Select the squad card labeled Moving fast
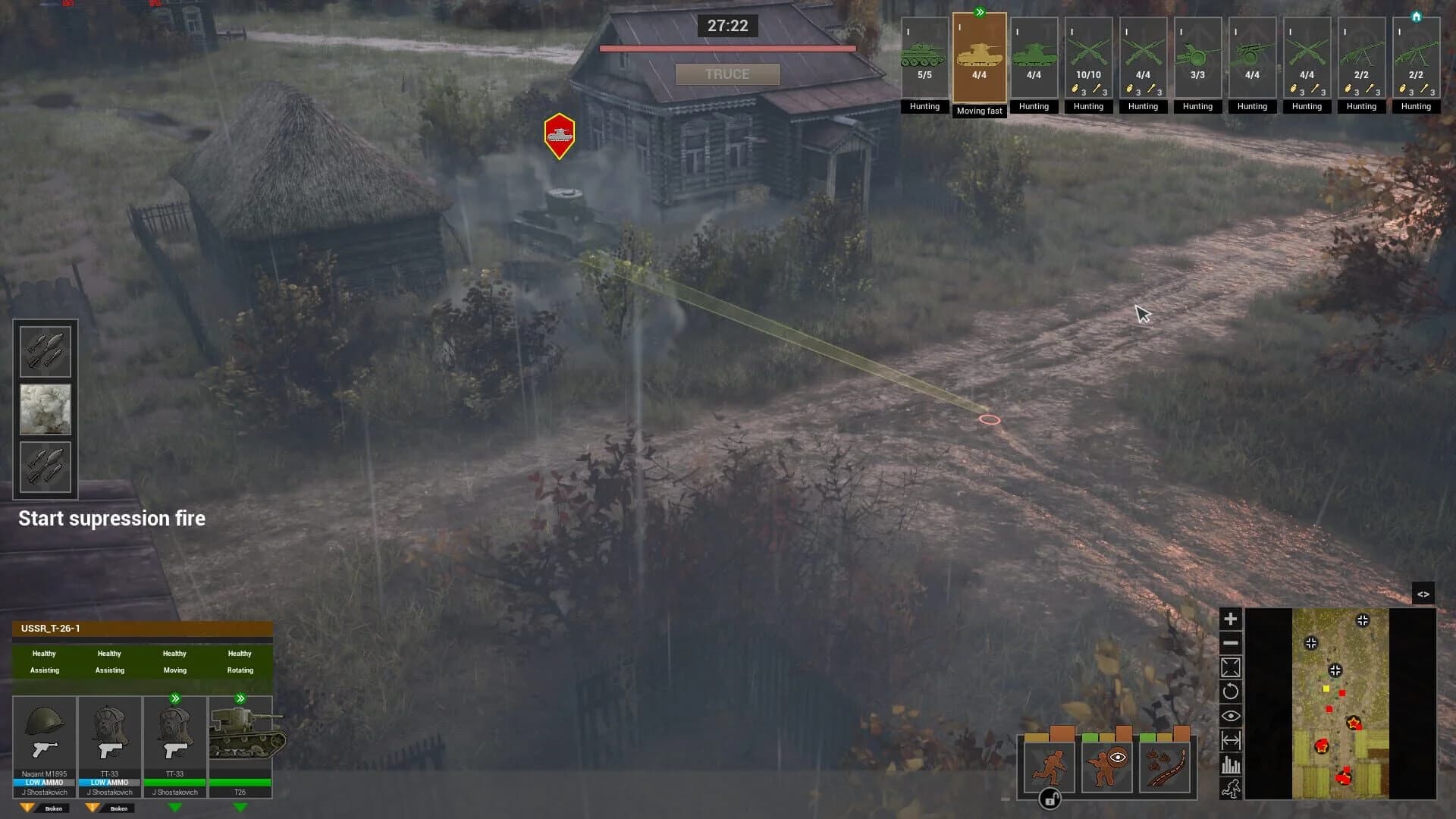Viewport: 1456px width, 819px height. [979, 57]
